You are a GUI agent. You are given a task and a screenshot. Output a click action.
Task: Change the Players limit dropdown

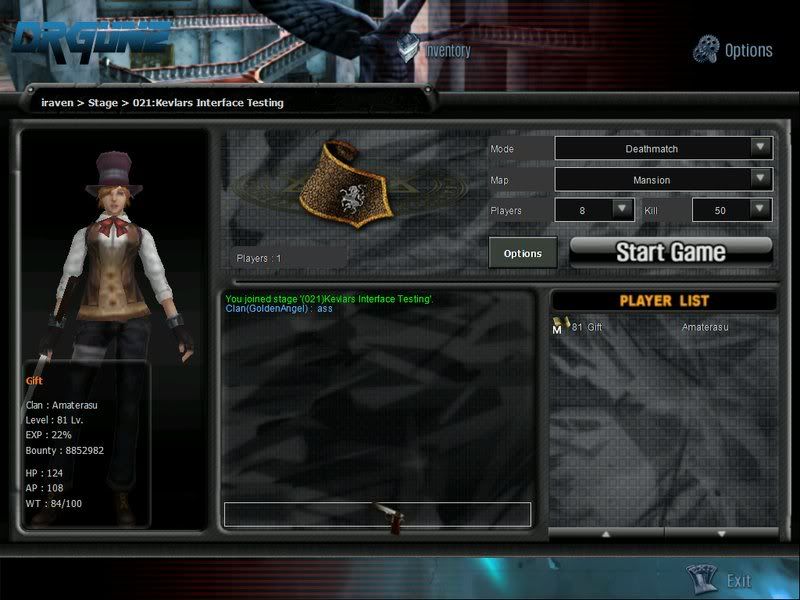pos(622,209)
